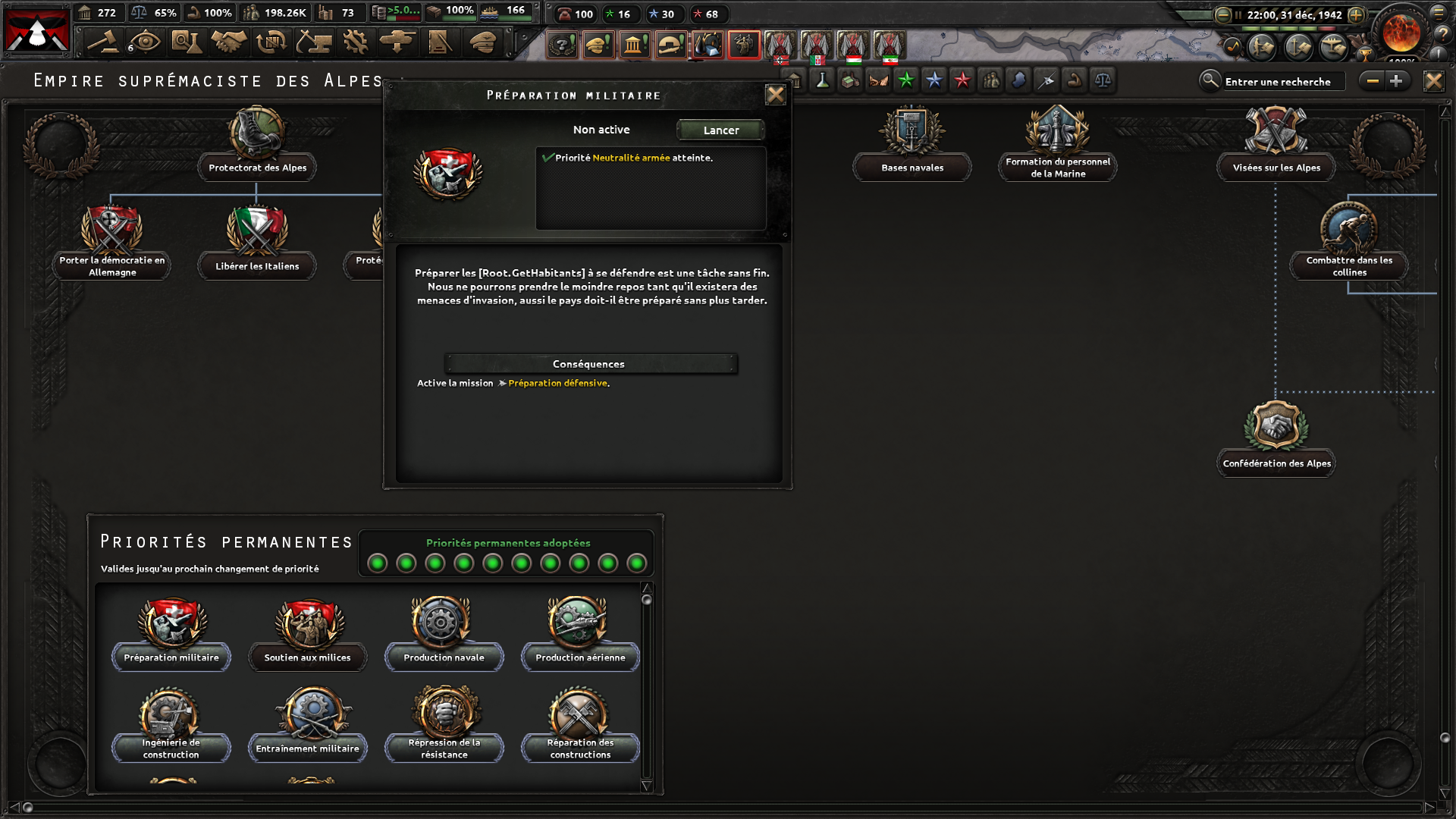The height and width of the screenshot is (819, 1456).
Task: Open unit Deployment tank icon
Action: click(x=396, y=42)
